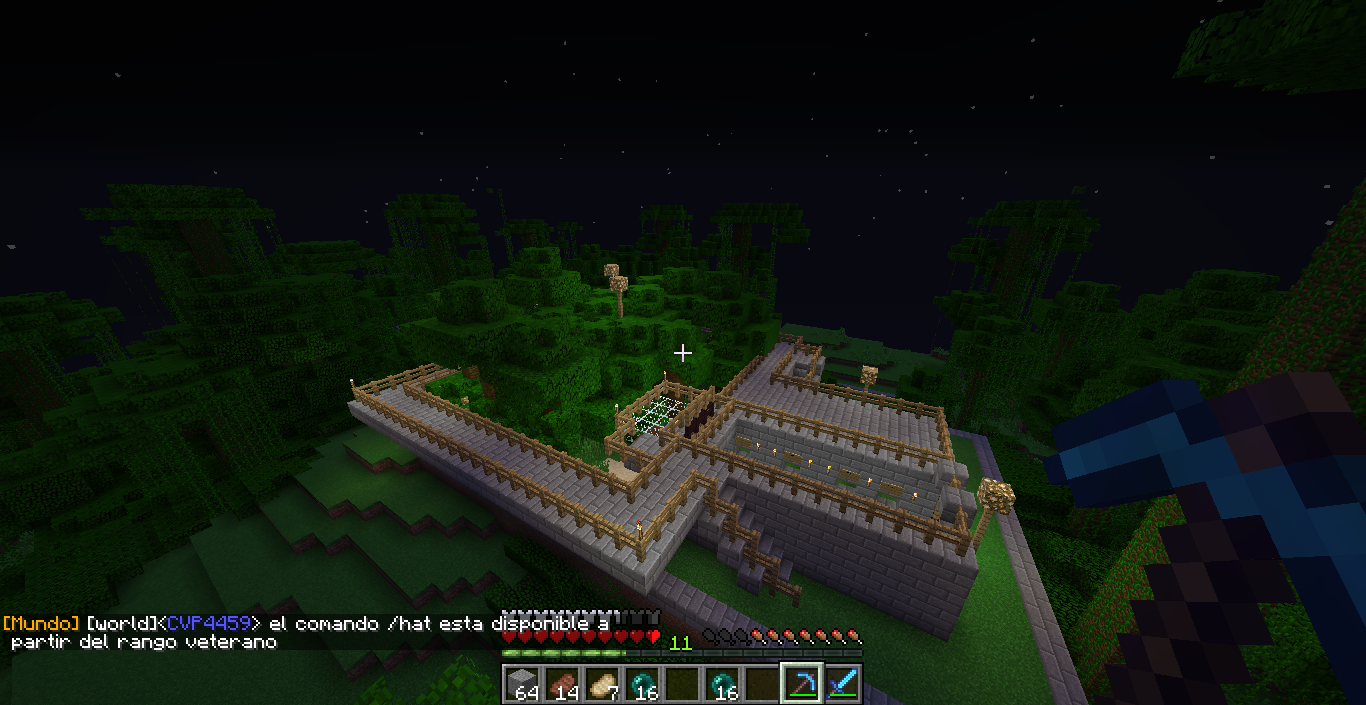The image size is (1366, 705).
Task: Switch to the diamond pickaxe slot
Action: click(x=802, y=684)
